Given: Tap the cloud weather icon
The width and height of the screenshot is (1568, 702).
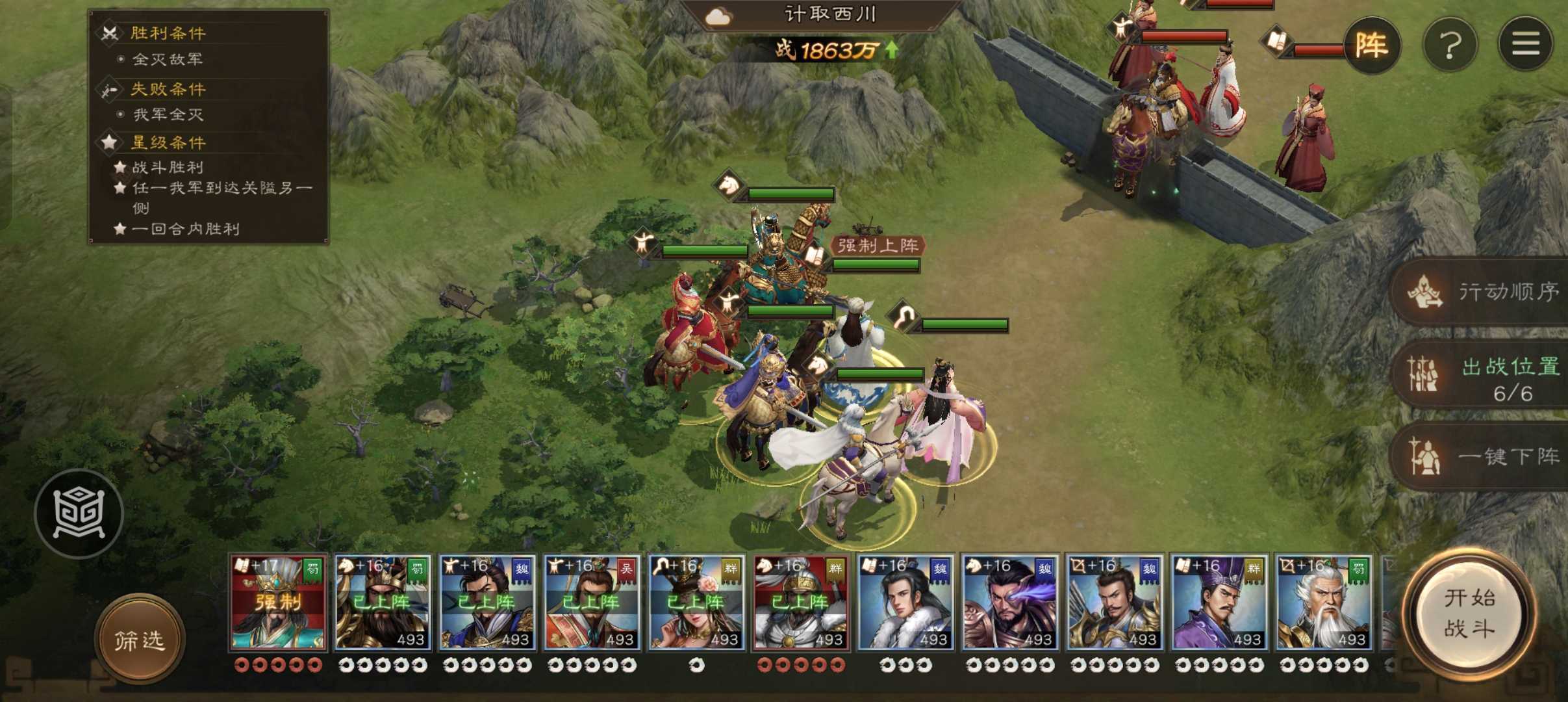Looking at the screenshot, I should (x=718, y=16).
